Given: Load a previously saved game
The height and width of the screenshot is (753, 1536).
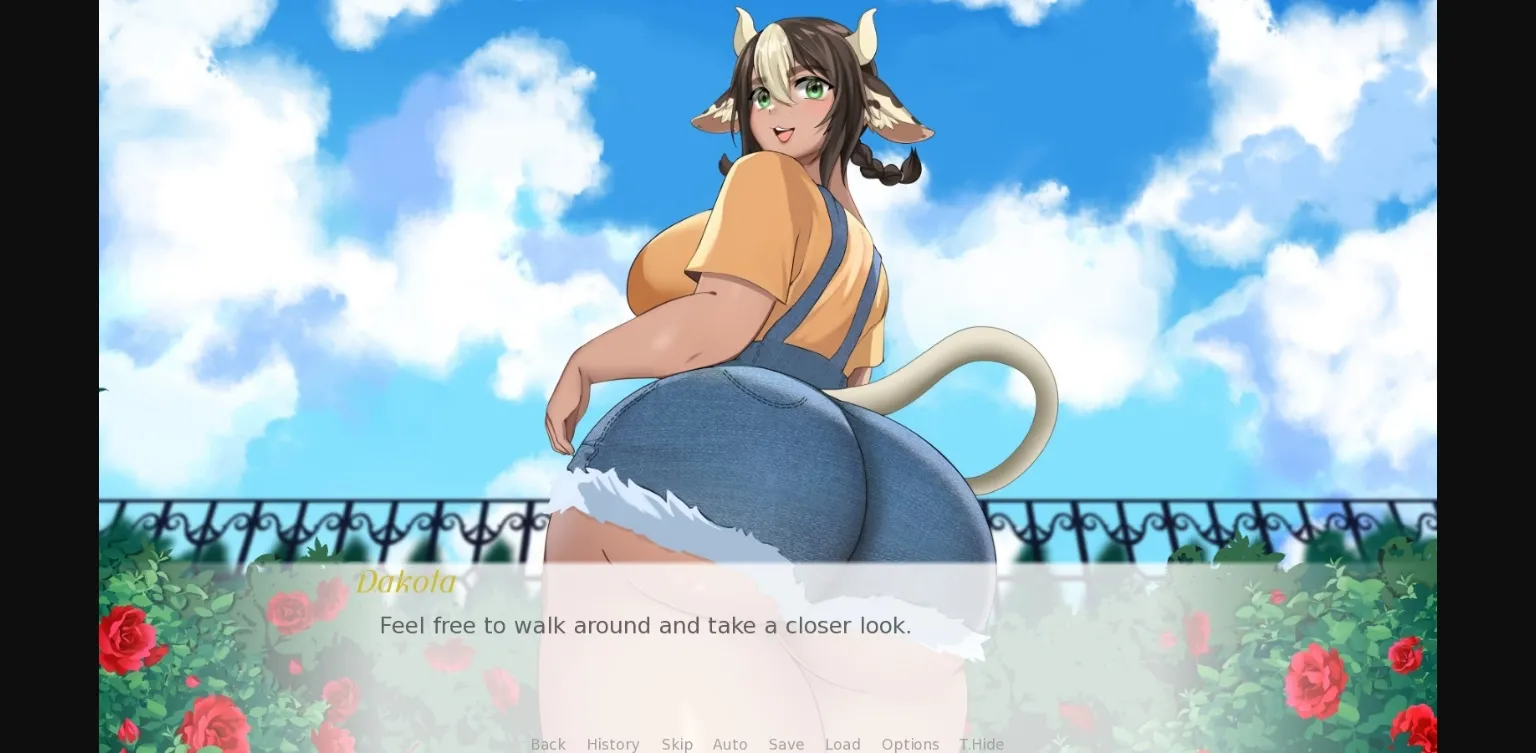Looking at the screenshot, I should click(843, 744).
